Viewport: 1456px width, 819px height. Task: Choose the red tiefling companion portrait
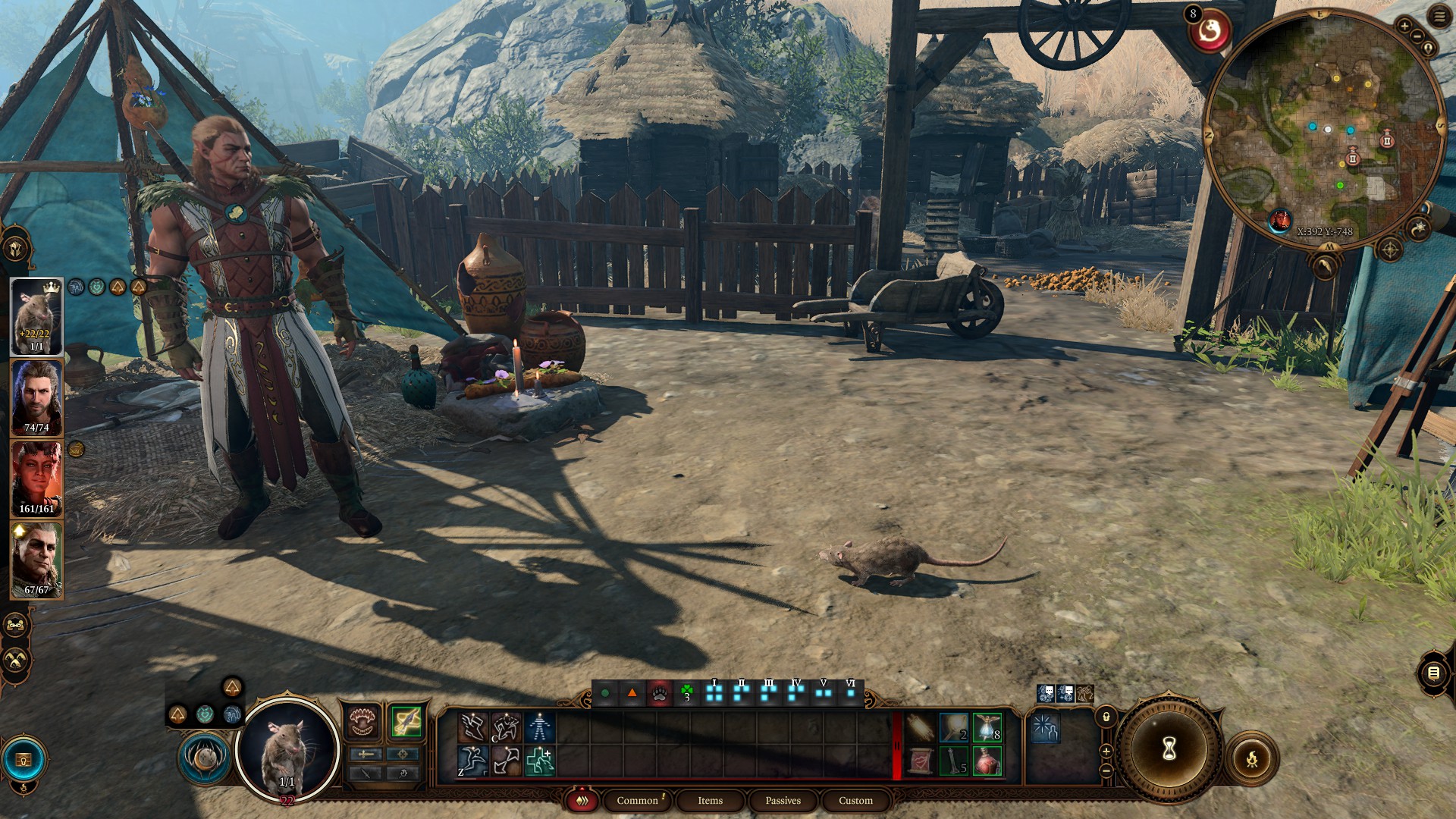pos(36,479)
